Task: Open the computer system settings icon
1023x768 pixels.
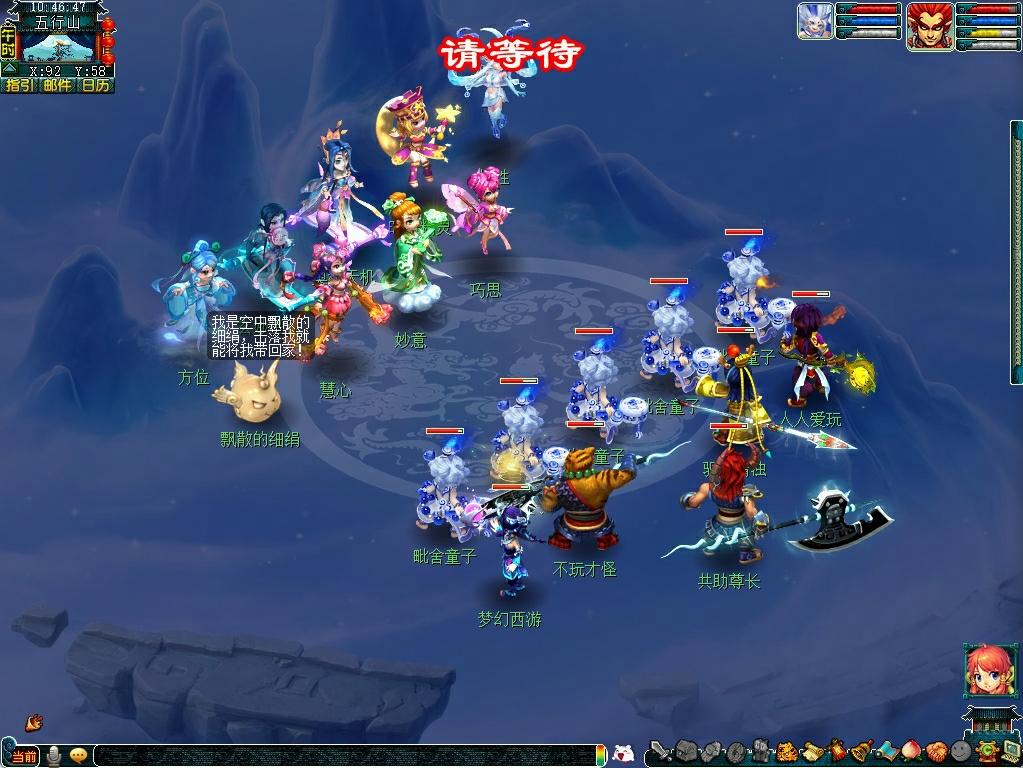Action: pos(1010,751)
